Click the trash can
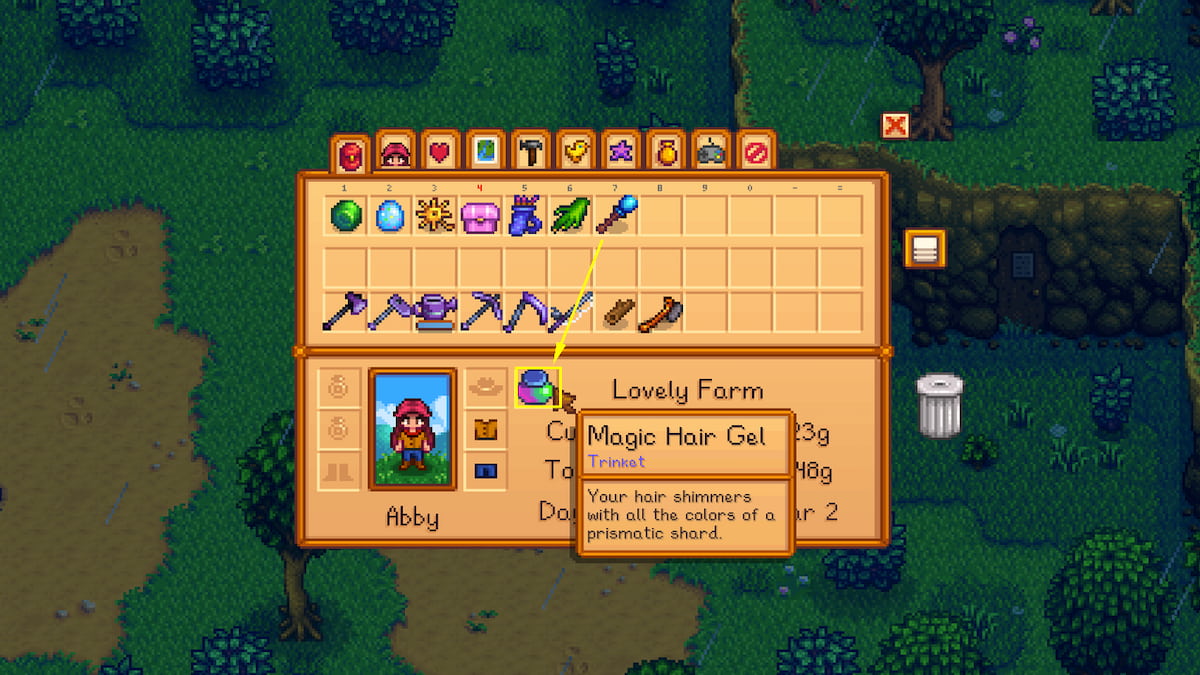The height and width of the screenshot is (675, 1200). coord(940,405)
